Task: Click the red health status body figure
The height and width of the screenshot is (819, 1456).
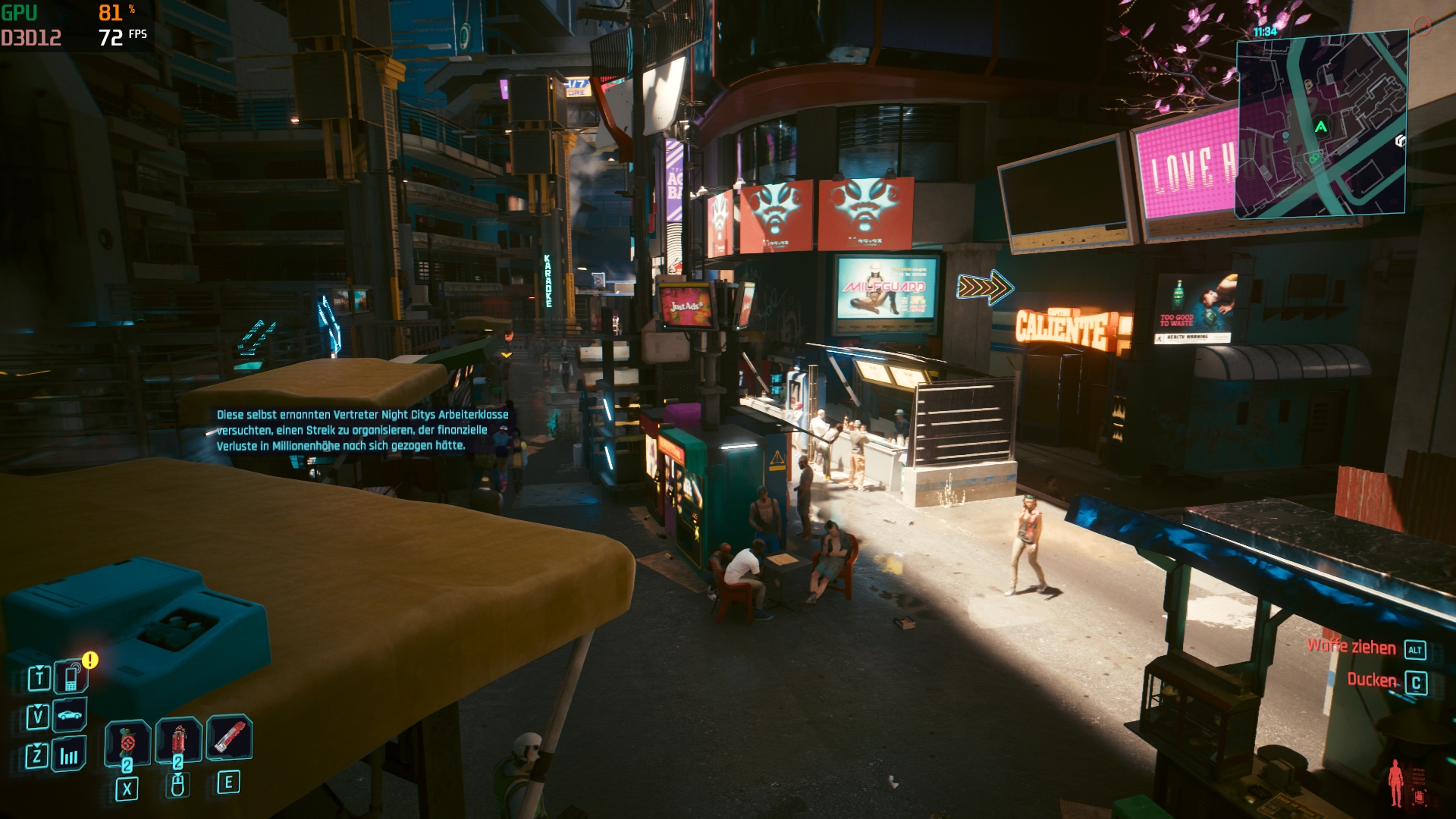Action: pyautogui.click(x=1396, y=783)
